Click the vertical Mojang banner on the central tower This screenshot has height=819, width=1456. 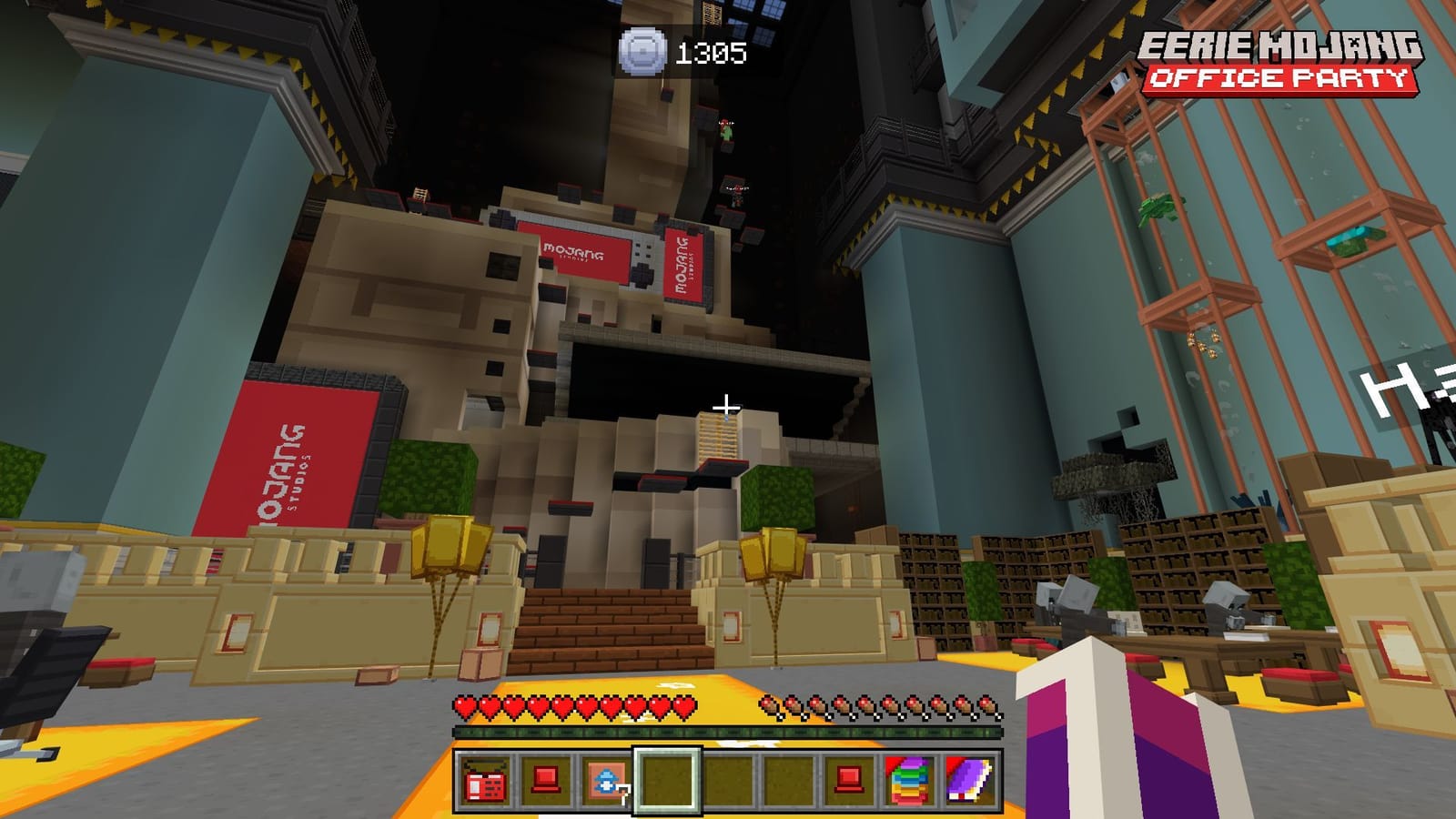pos(682,264)
